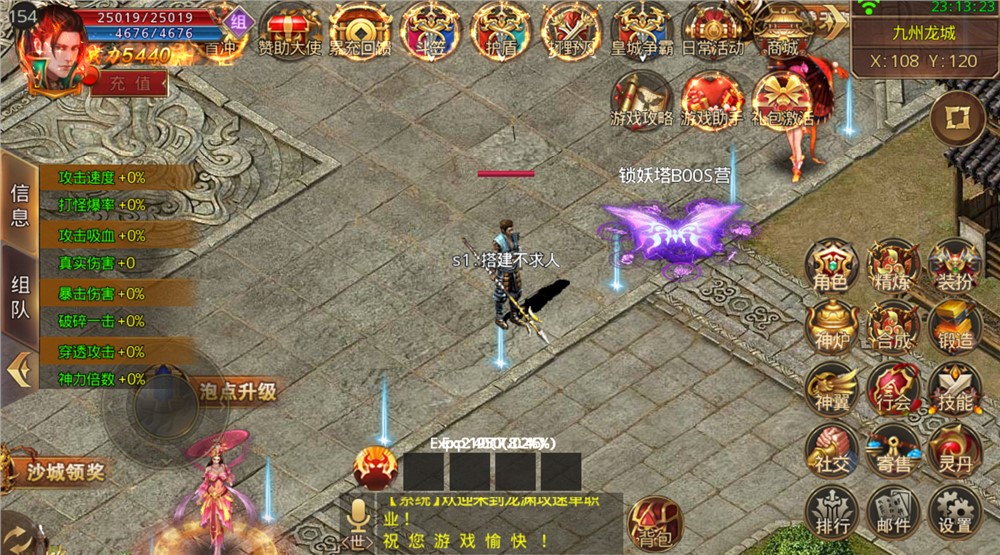
Task: Open the 技能 skills menu
Action: pos(955,389)
